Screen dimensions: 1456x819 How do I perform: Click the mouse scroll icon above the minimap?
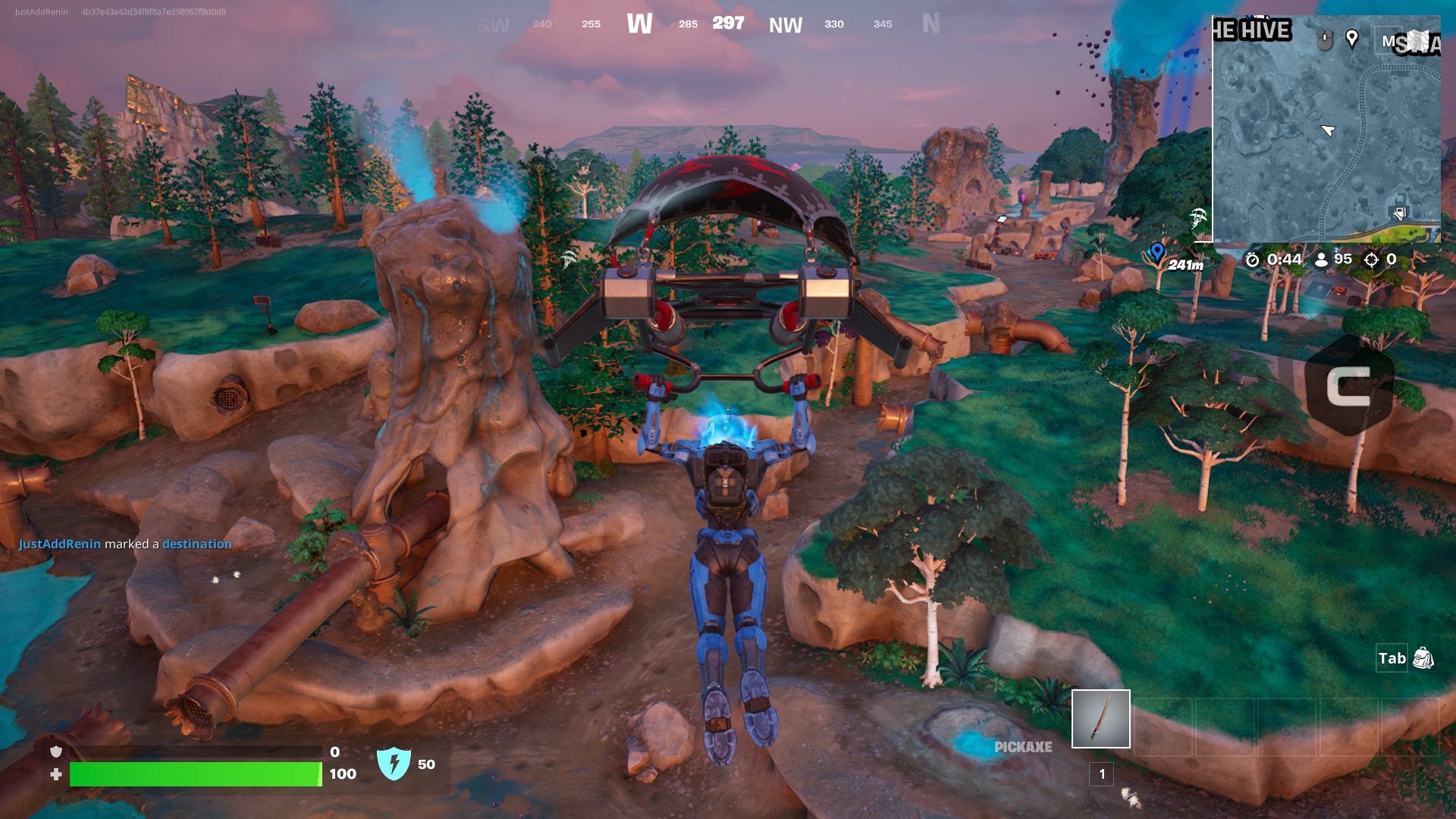[x=1325, y=39]
